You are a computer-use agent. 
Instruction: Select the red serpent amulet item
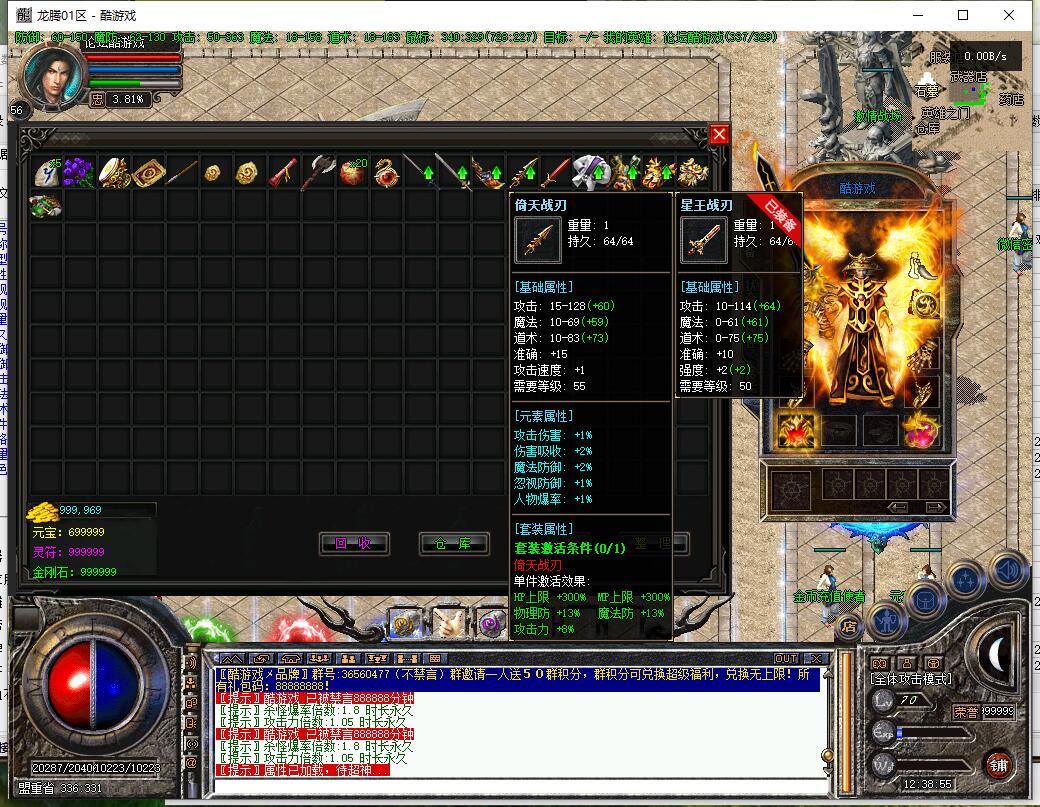pos(385,172)
